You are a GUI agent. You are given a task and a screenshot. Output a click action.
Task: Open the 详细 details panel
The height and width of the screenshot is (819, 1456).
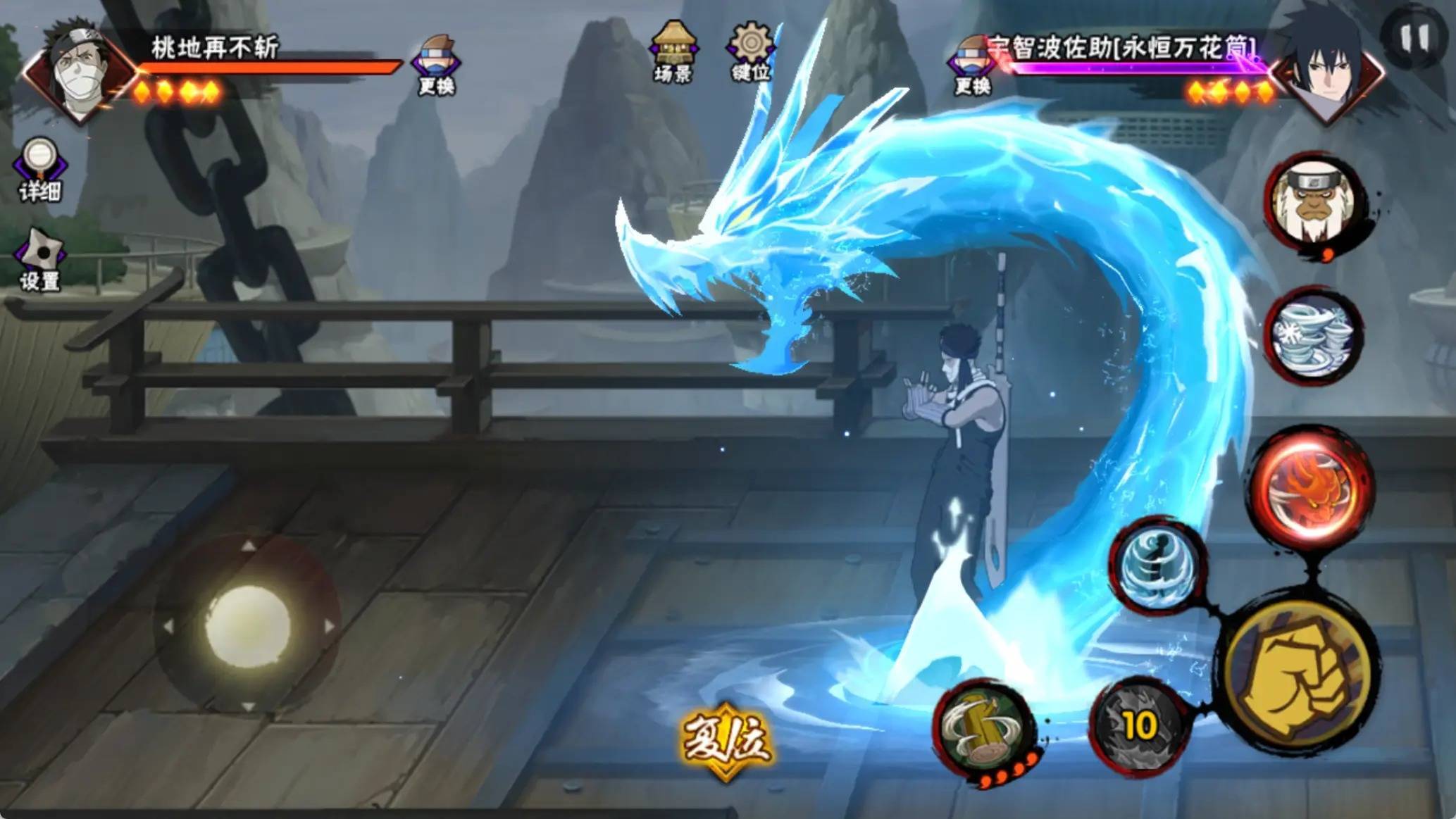[40, 170]
